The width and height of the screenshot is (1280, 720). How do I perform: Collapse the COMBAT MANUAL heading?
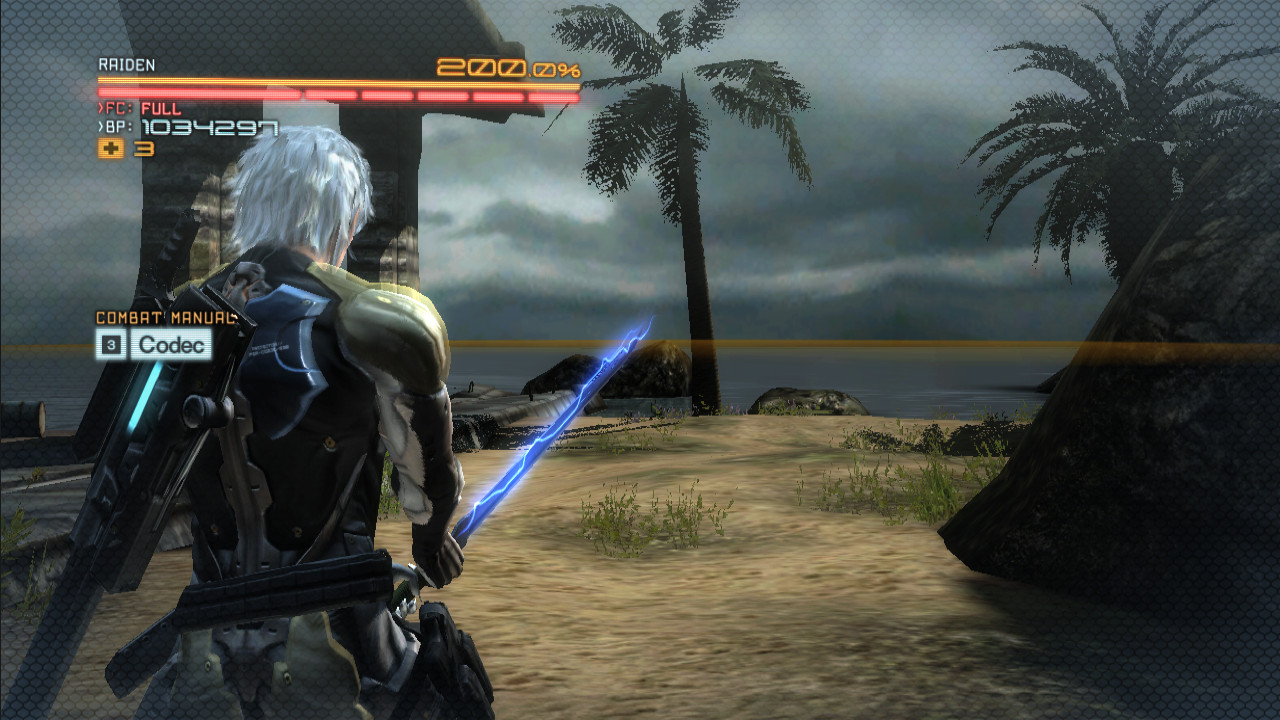tap(165, 317)
